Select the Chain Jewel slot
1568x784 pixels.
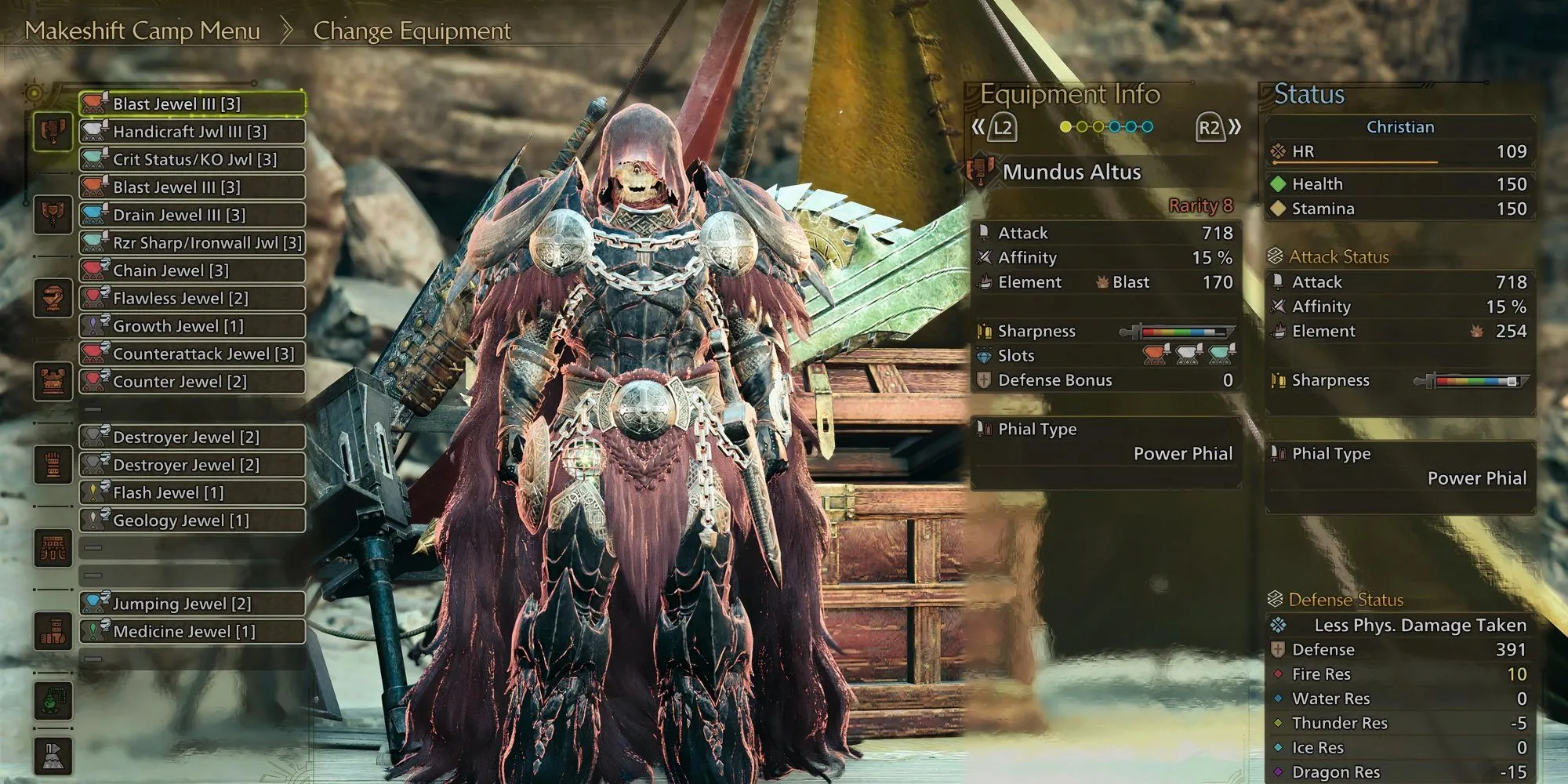click(x=192, y=270)
